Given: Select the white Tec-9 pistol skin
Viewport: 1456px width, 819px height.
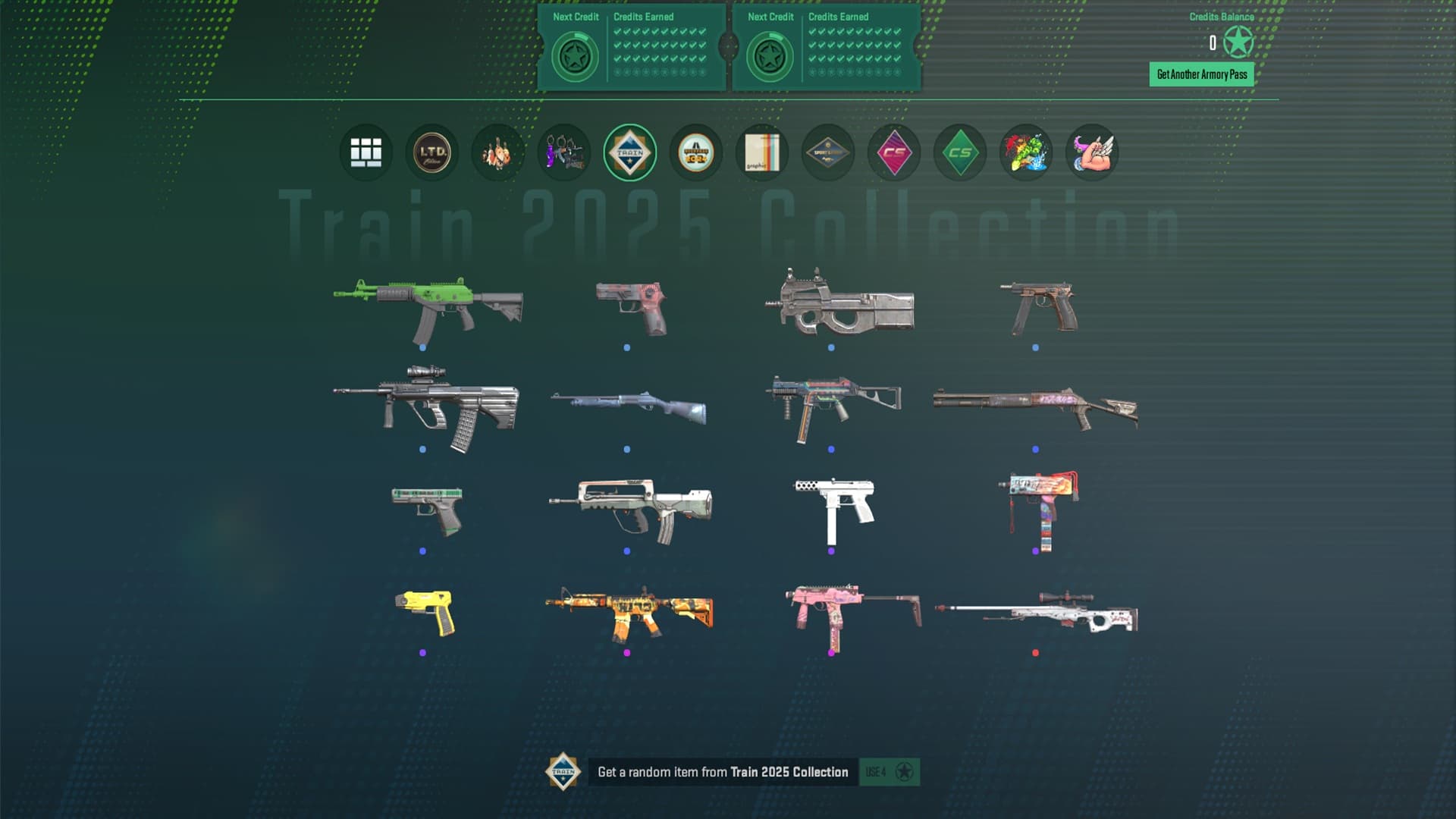Looking at the screenshot, I should pos(834,507).
